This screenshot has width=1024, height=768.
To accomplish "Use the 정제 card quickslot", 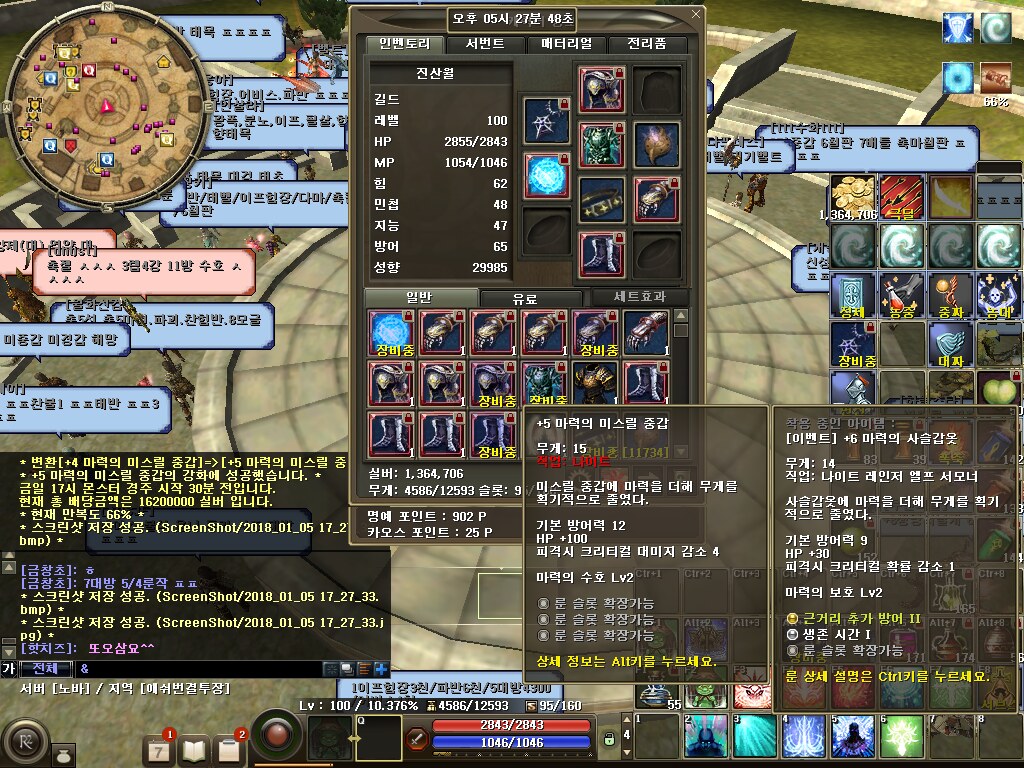I will click(x=853, y=294).
